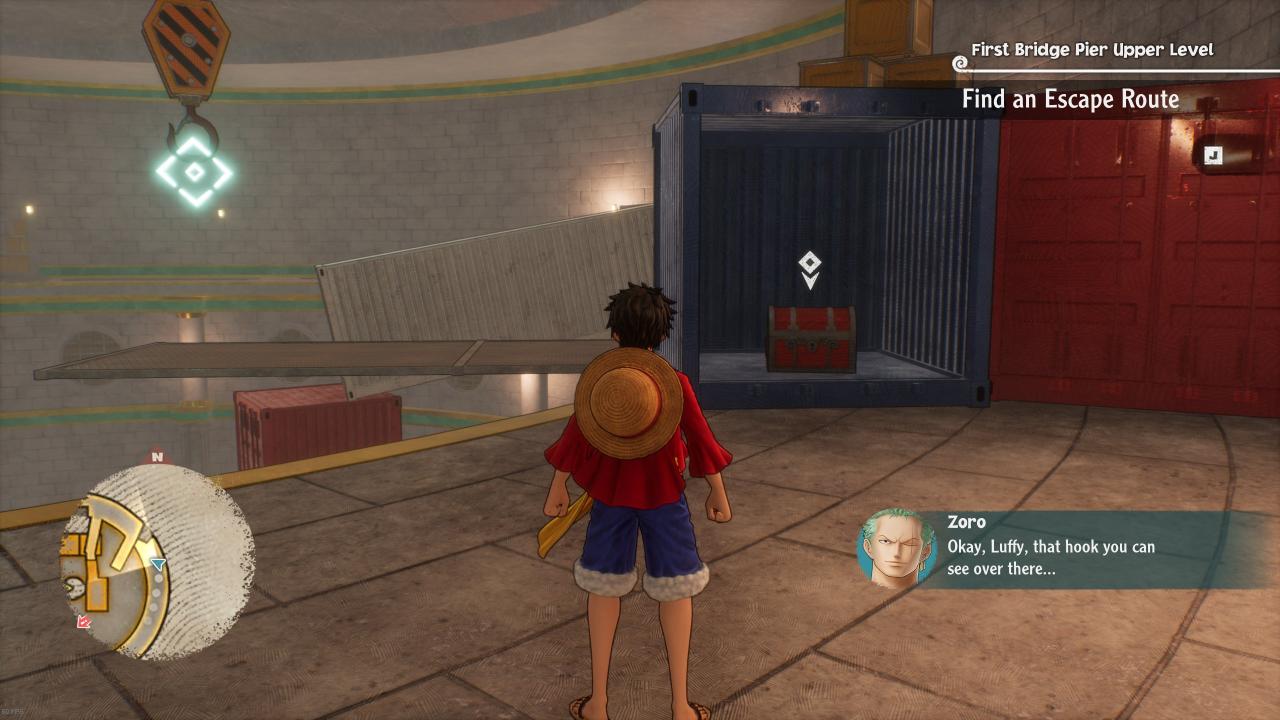This screenshot has width=1280, height=720.
Task: Click the white objective waypoint marker
Action: coord(1213,155)
